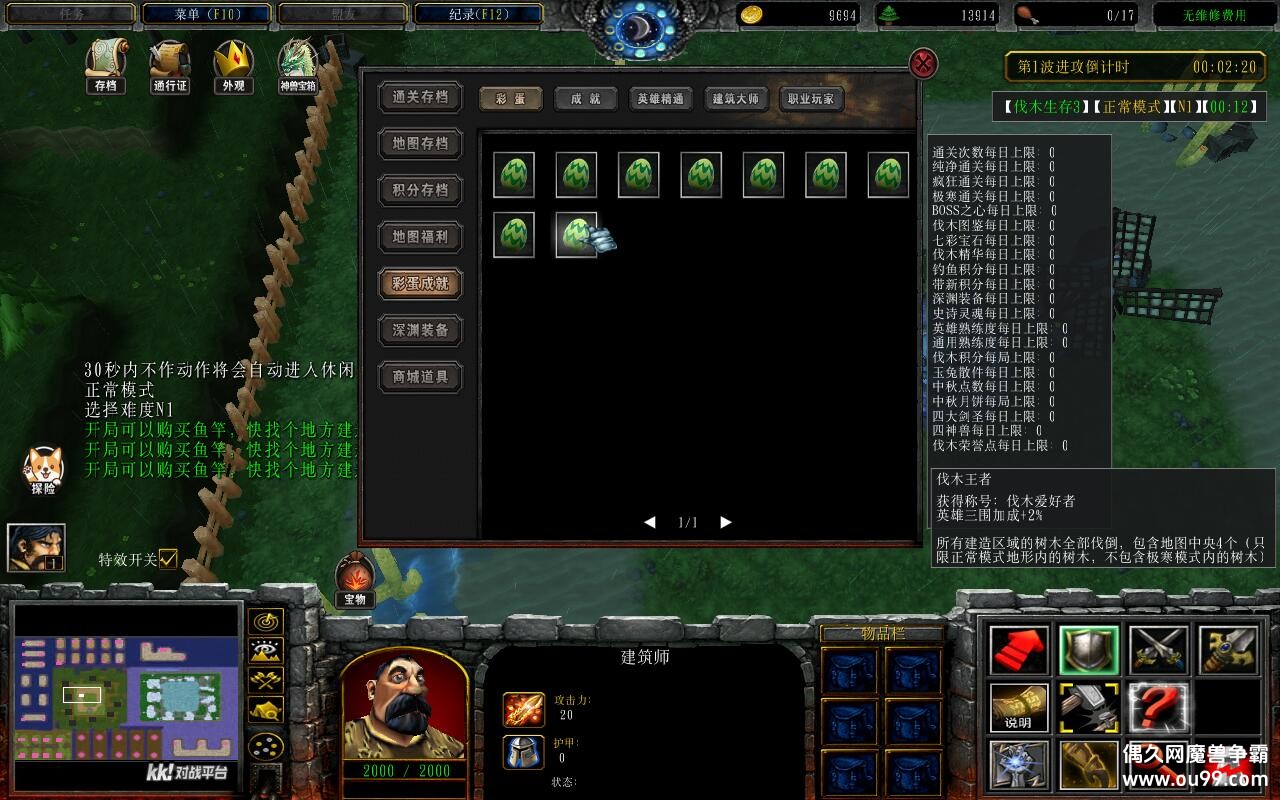Switch to the 建筑大师 tab
Image resolution: width=1280 pixels, height=800 pixels.
(x=736, y=99)
